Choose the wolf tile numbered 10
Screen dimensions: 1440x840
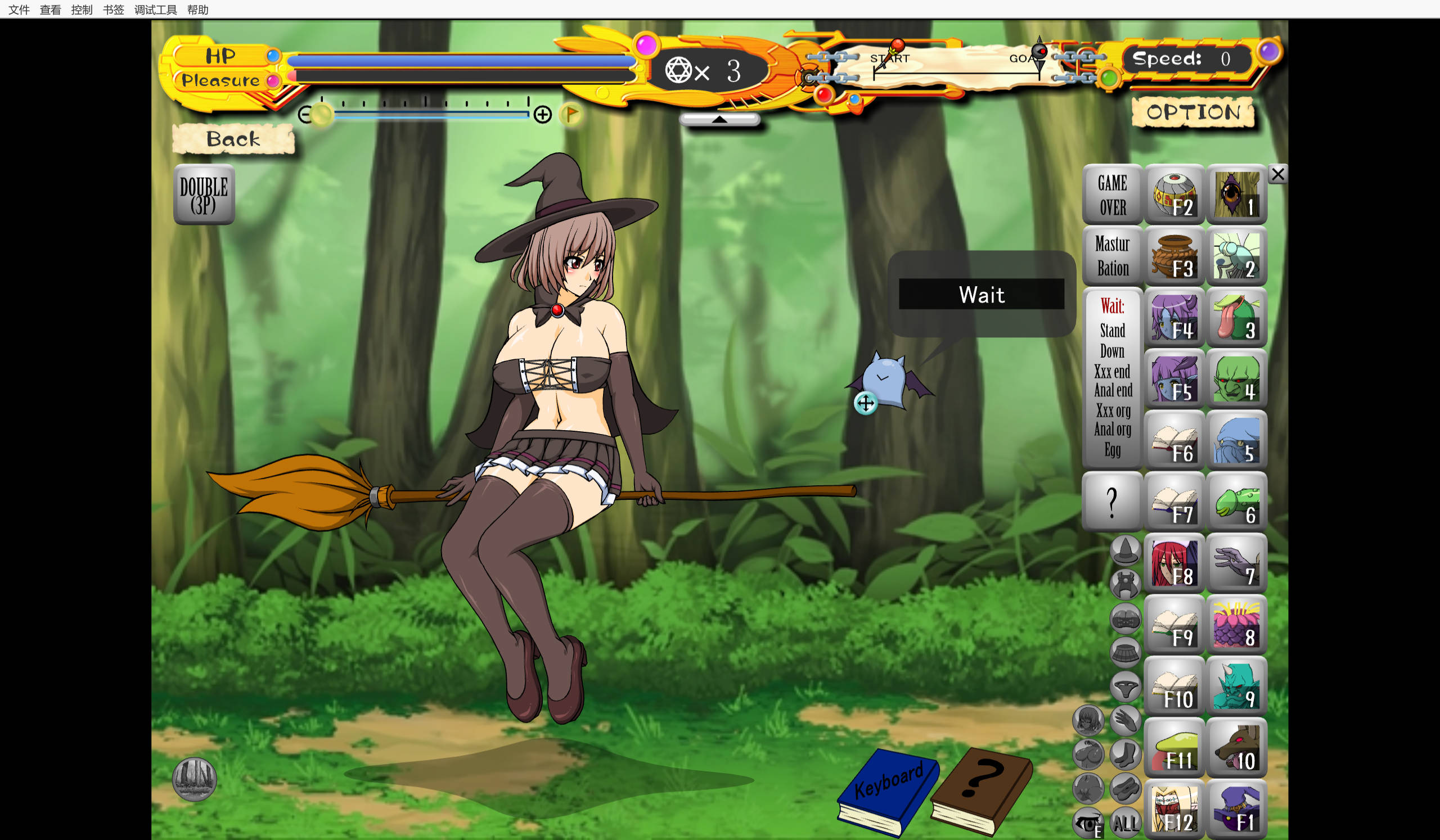tap(1236, 748)
